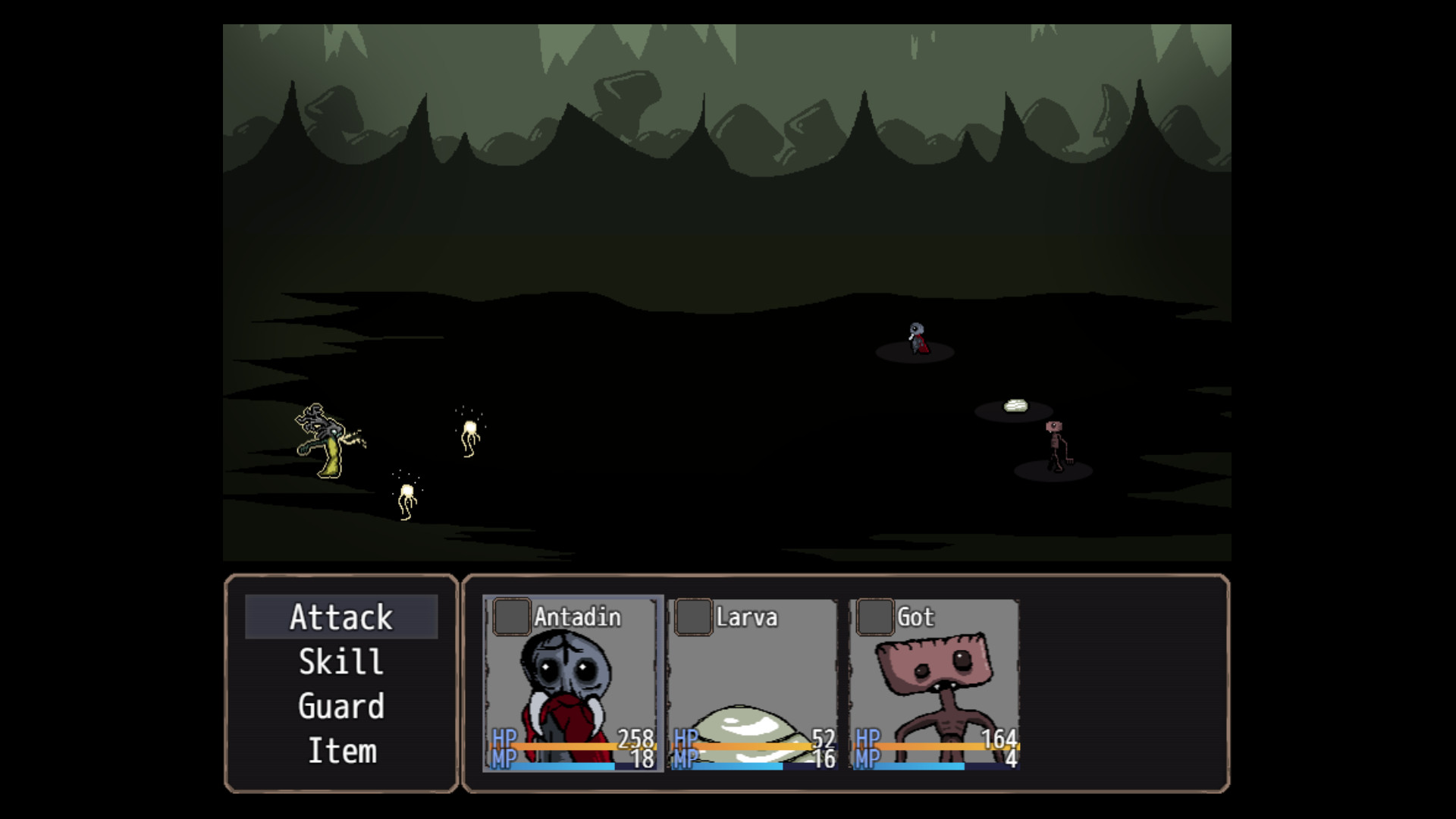The image size is (1456, 819).
Task: Select the Attack command
Action: 343,618
